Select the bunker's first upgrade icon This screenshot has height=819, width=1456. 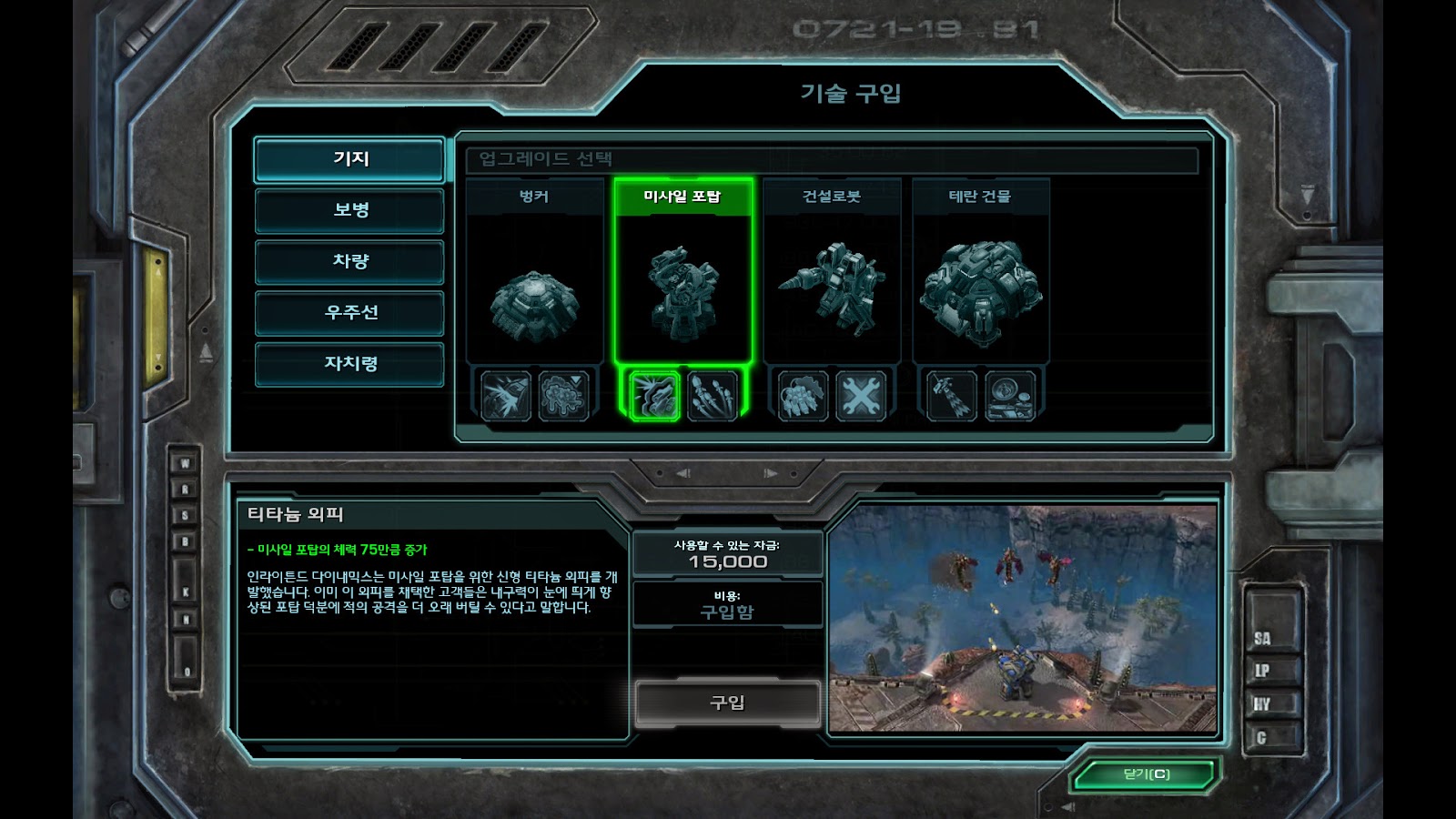[x=506, y=396]
